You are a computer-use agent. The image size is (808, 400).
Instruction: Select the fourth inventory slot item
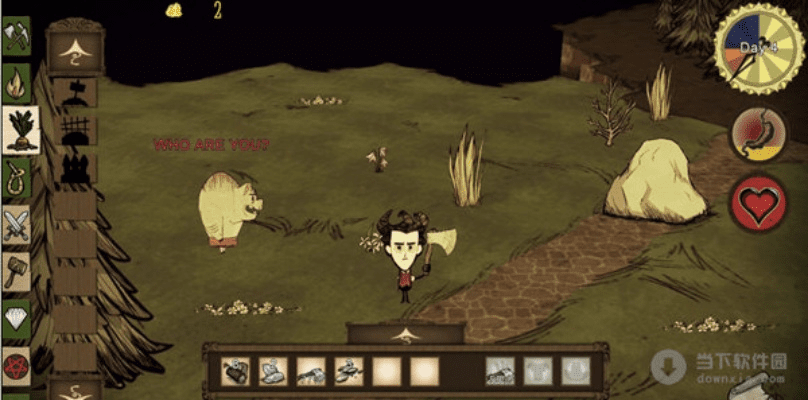[349, 372]
